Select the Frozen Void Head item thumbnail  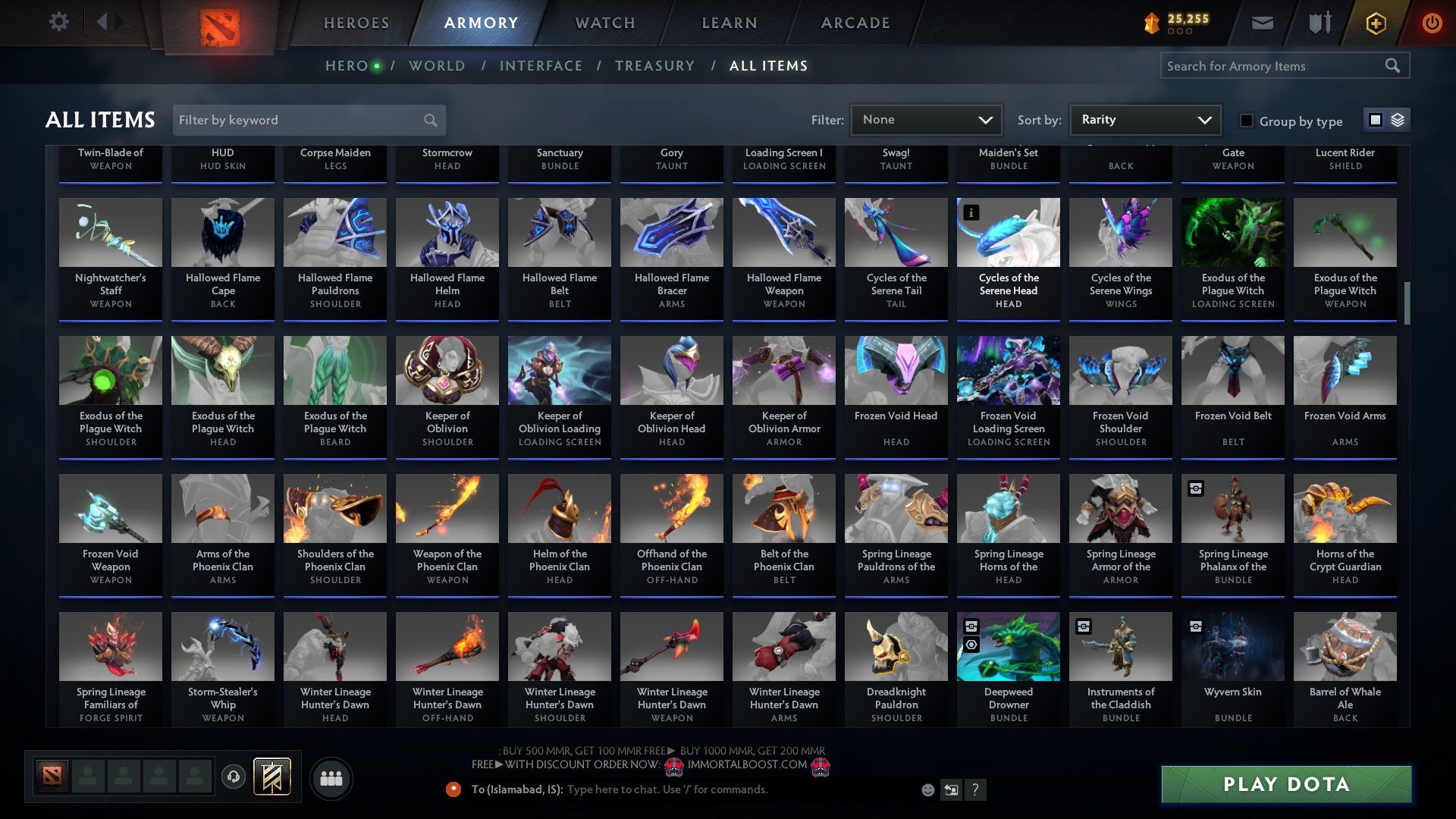896,369
